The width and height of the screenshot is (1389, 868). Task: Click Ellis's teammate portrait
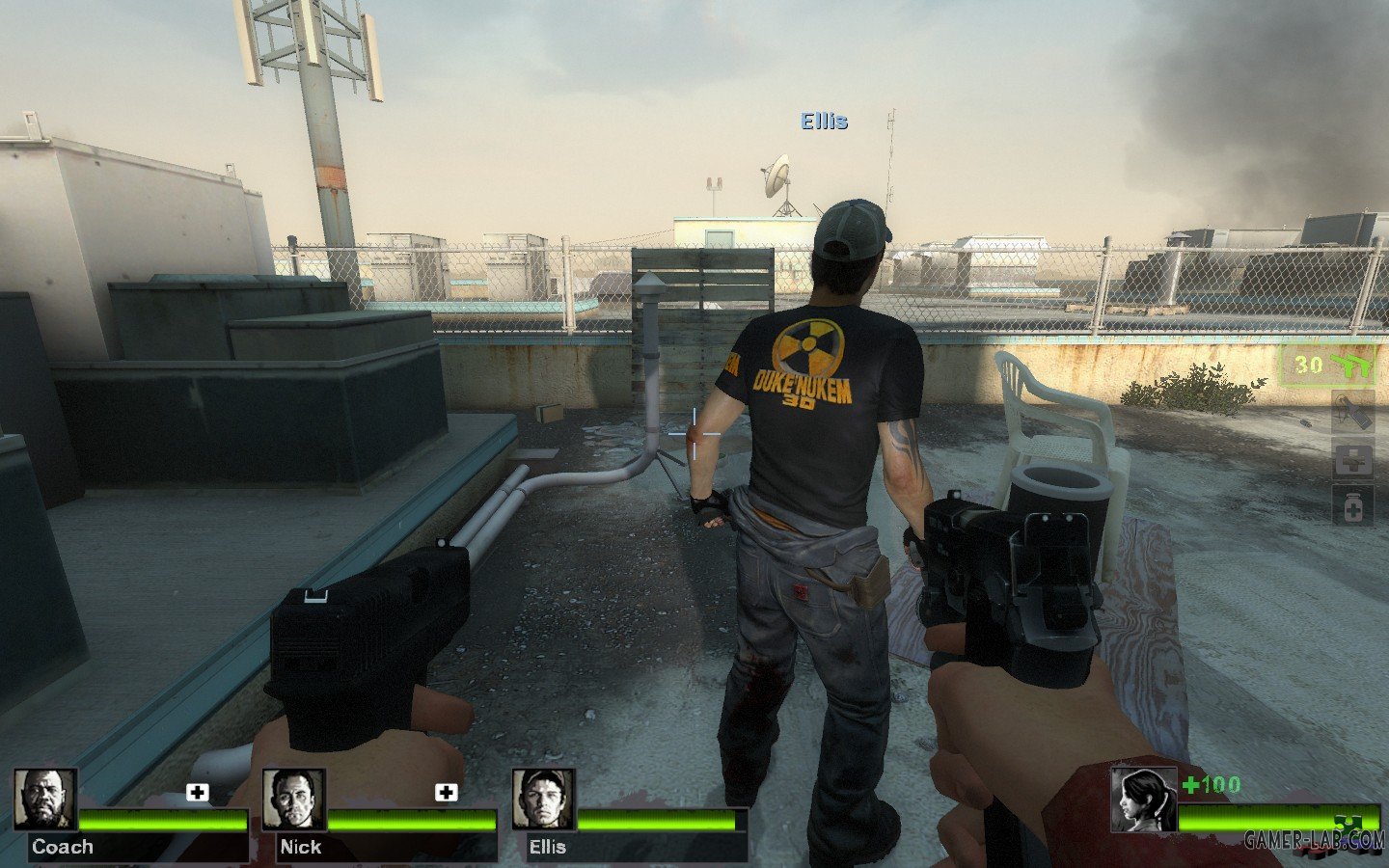pyautogui.click(x=544, y=800)
